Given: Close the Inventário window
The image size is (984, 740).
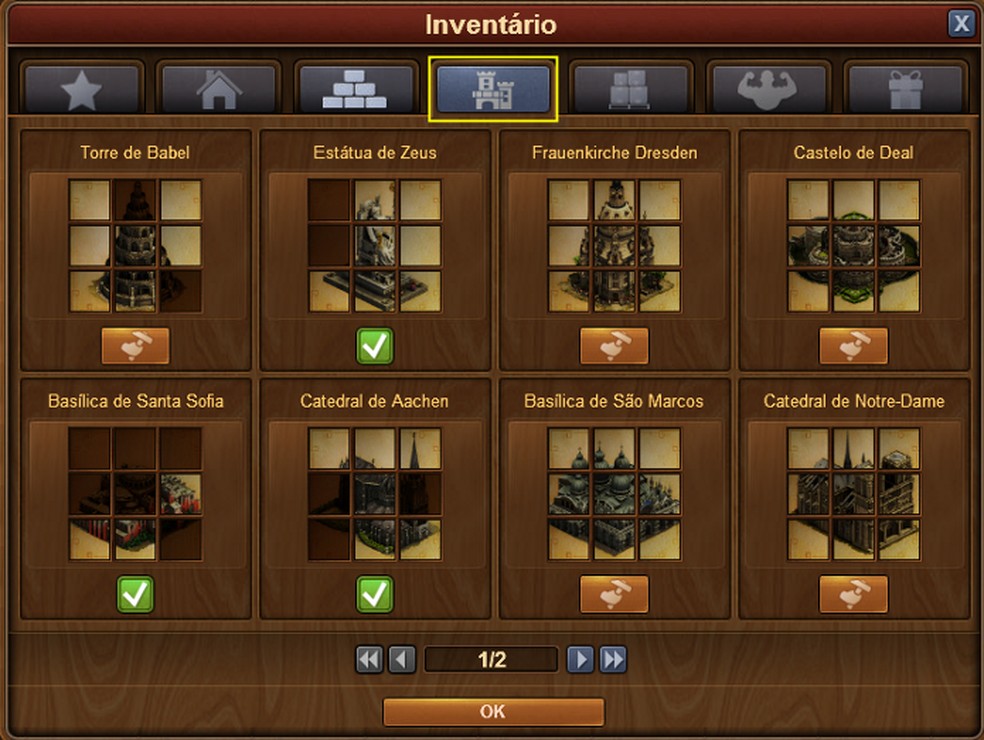Looking at the screenshot, I should click(961, 24).
